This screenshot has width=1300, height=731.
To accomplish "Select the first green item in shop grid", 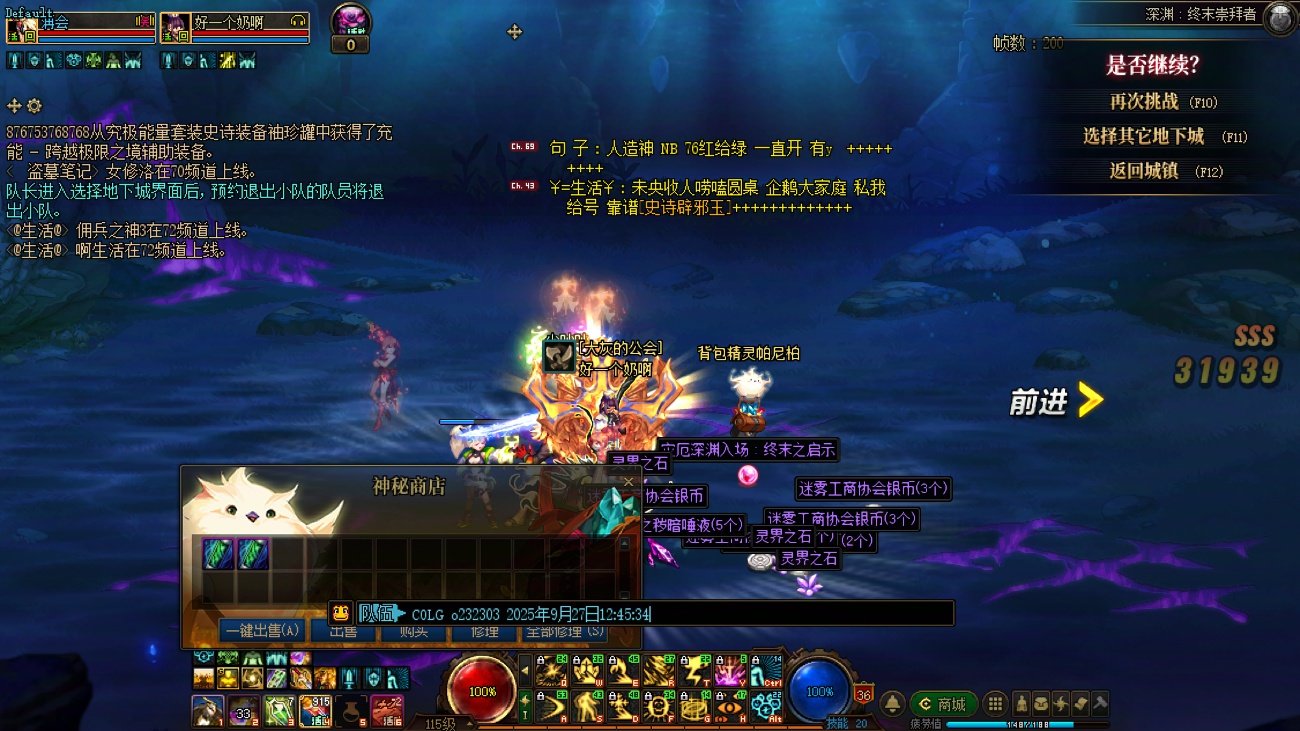I will coord(218,554).
